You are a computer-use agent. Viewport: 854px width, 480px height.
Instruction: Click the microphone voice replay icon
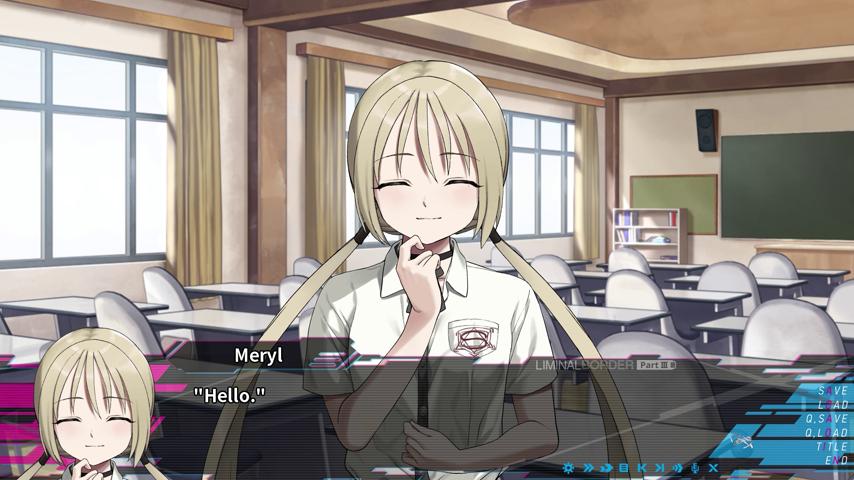[695, 467]
